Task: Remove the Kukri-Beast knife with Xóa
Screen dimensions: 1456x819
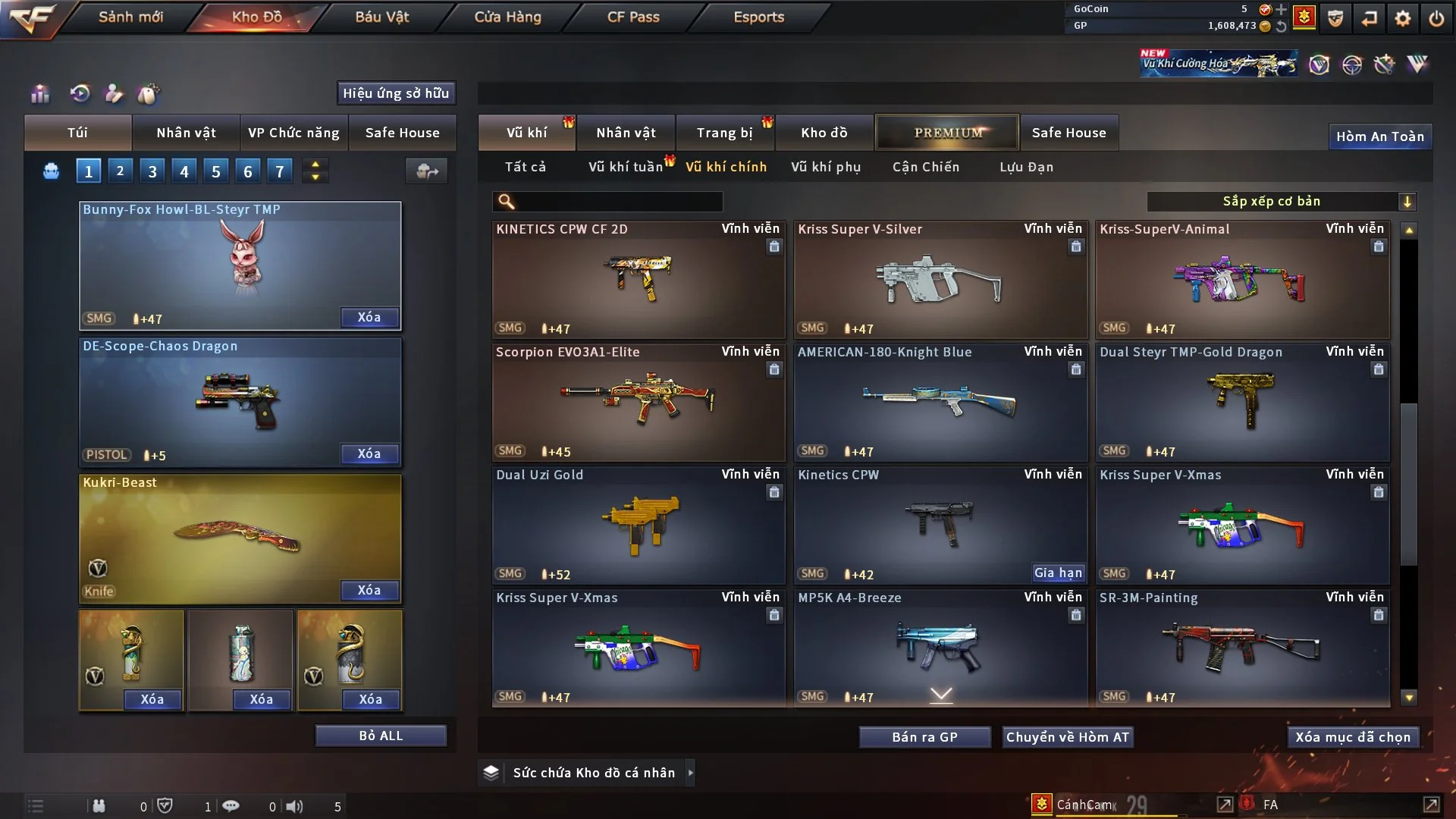Action: tap(369, 590)
